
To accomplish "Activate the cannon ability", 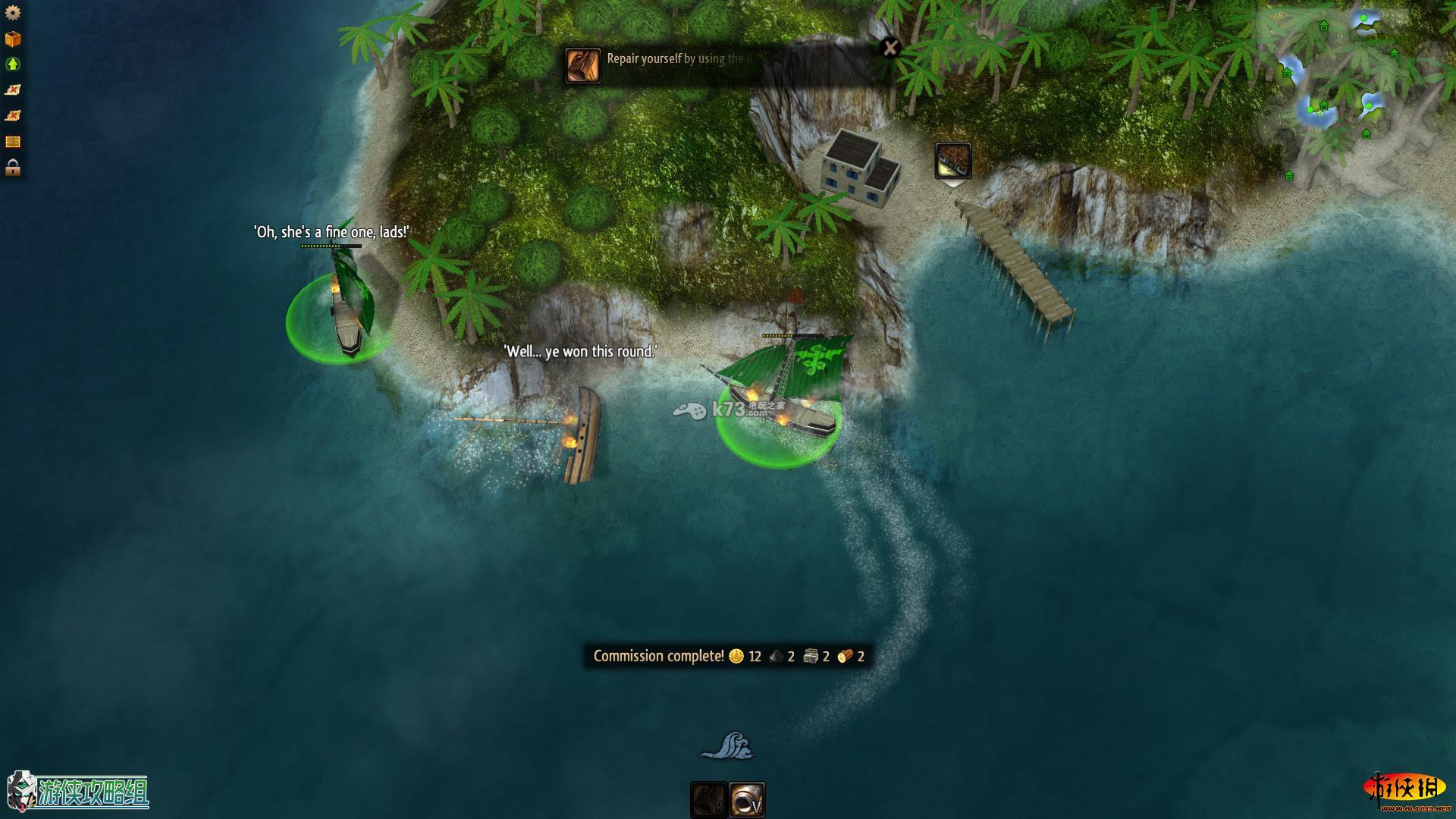I will [747, 799].
